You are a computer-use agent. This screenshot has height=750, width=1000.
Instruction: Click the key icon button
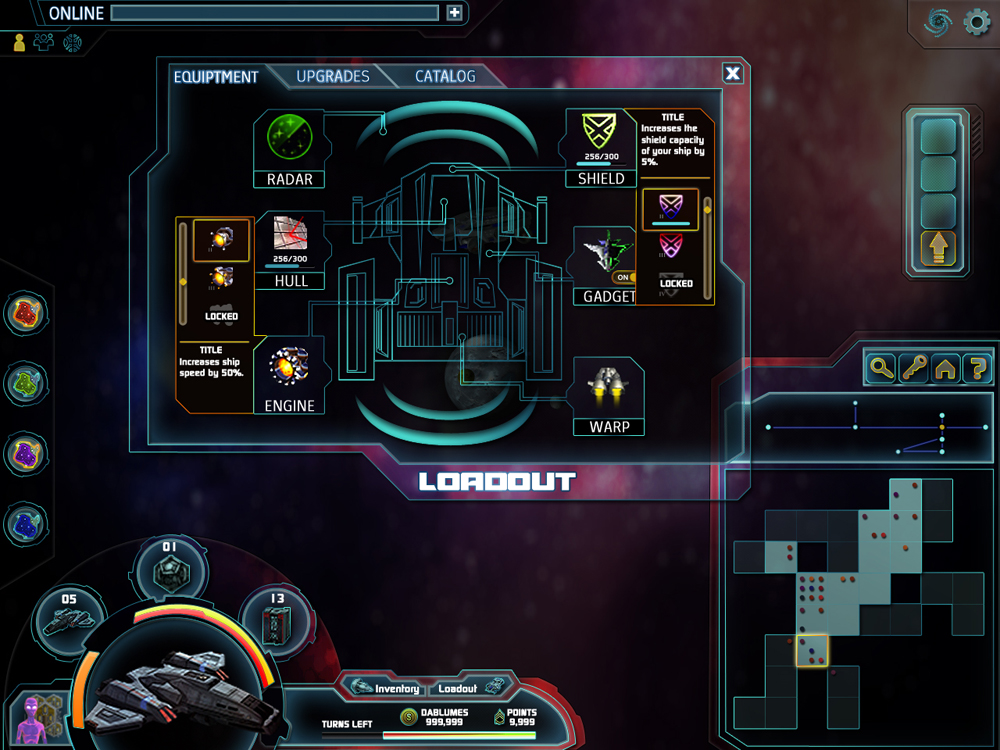pos(913,368)
